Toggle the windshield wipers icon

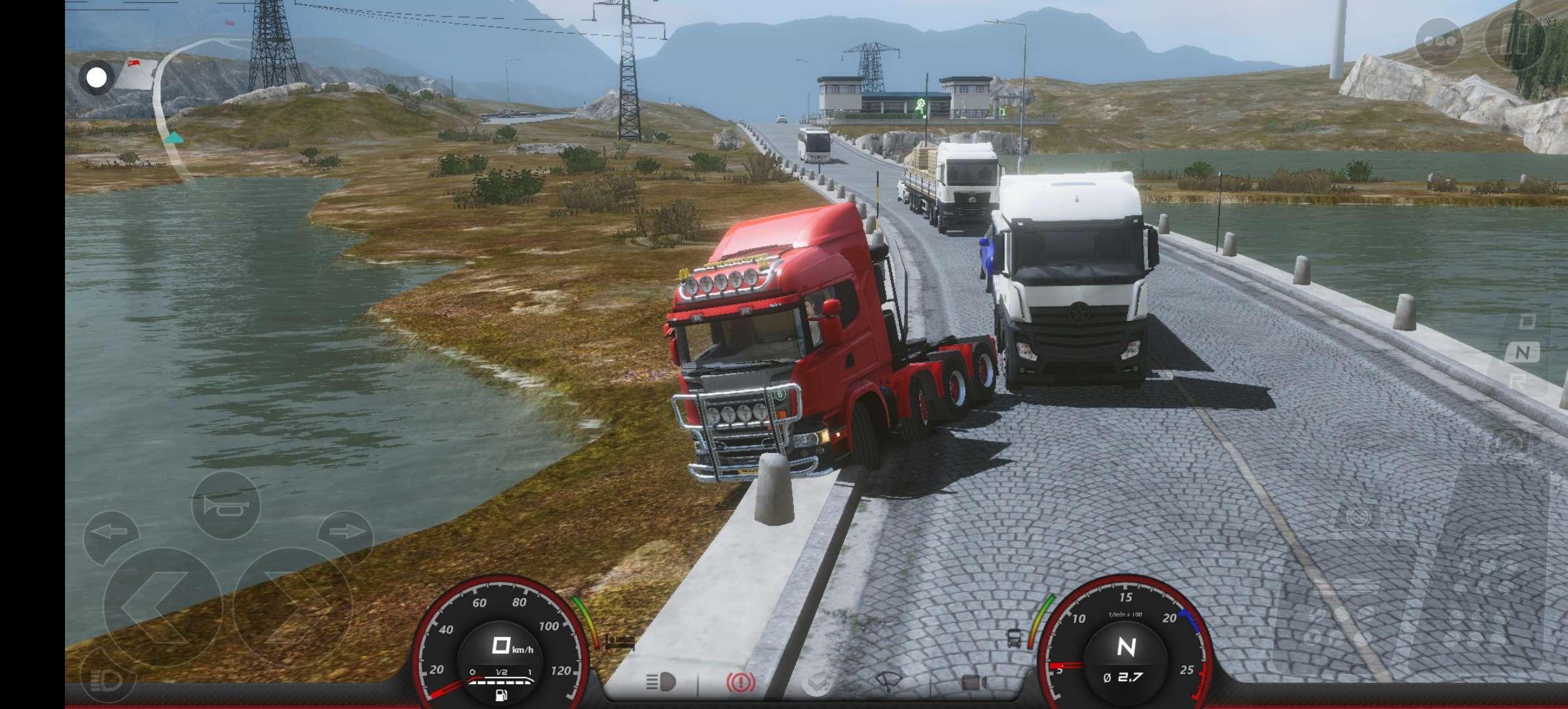click(889, 682)
